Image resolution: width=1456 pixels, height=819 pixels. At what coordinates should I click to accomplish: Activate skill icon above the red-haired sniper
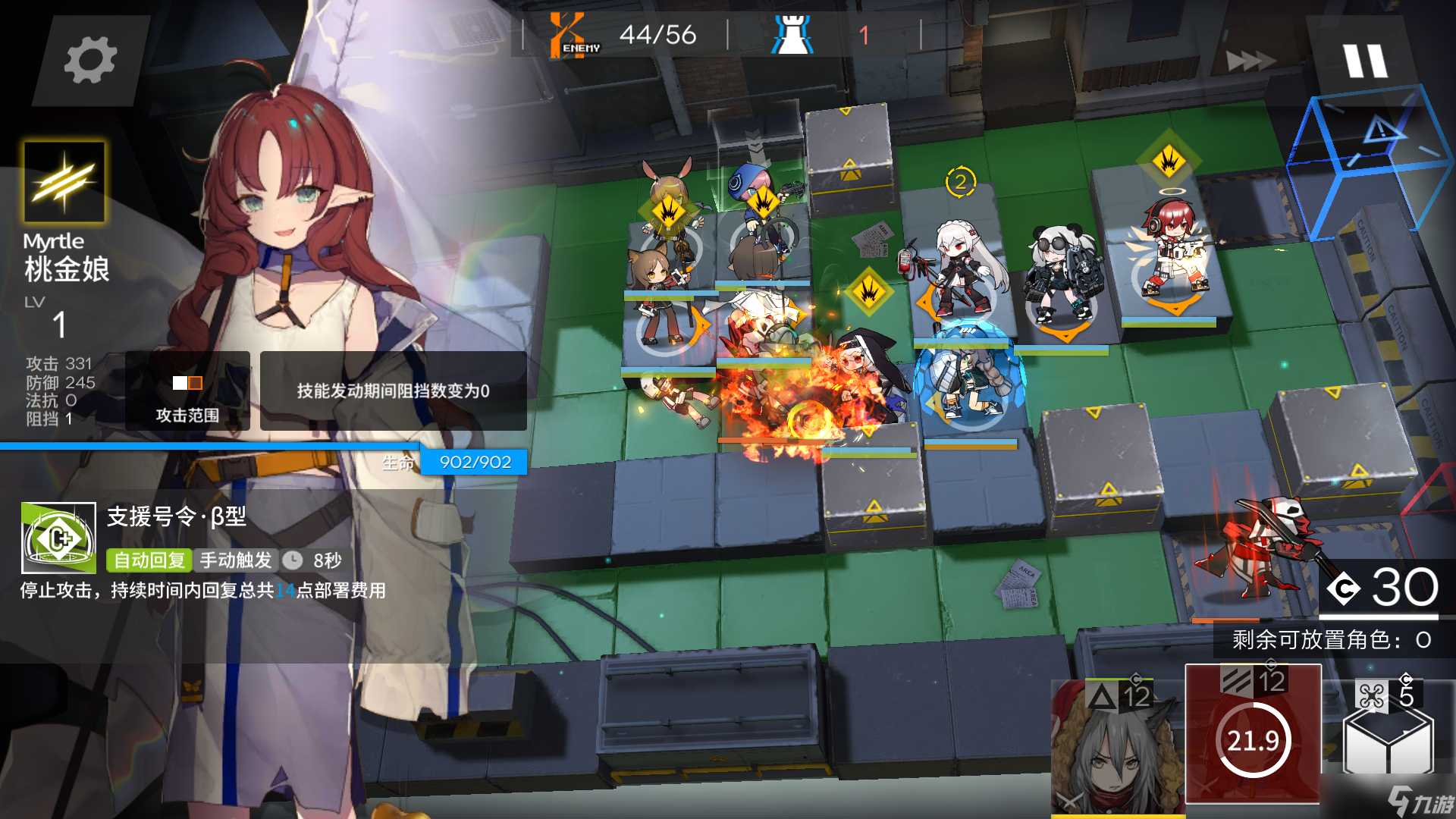click(x=1169, y=161)
